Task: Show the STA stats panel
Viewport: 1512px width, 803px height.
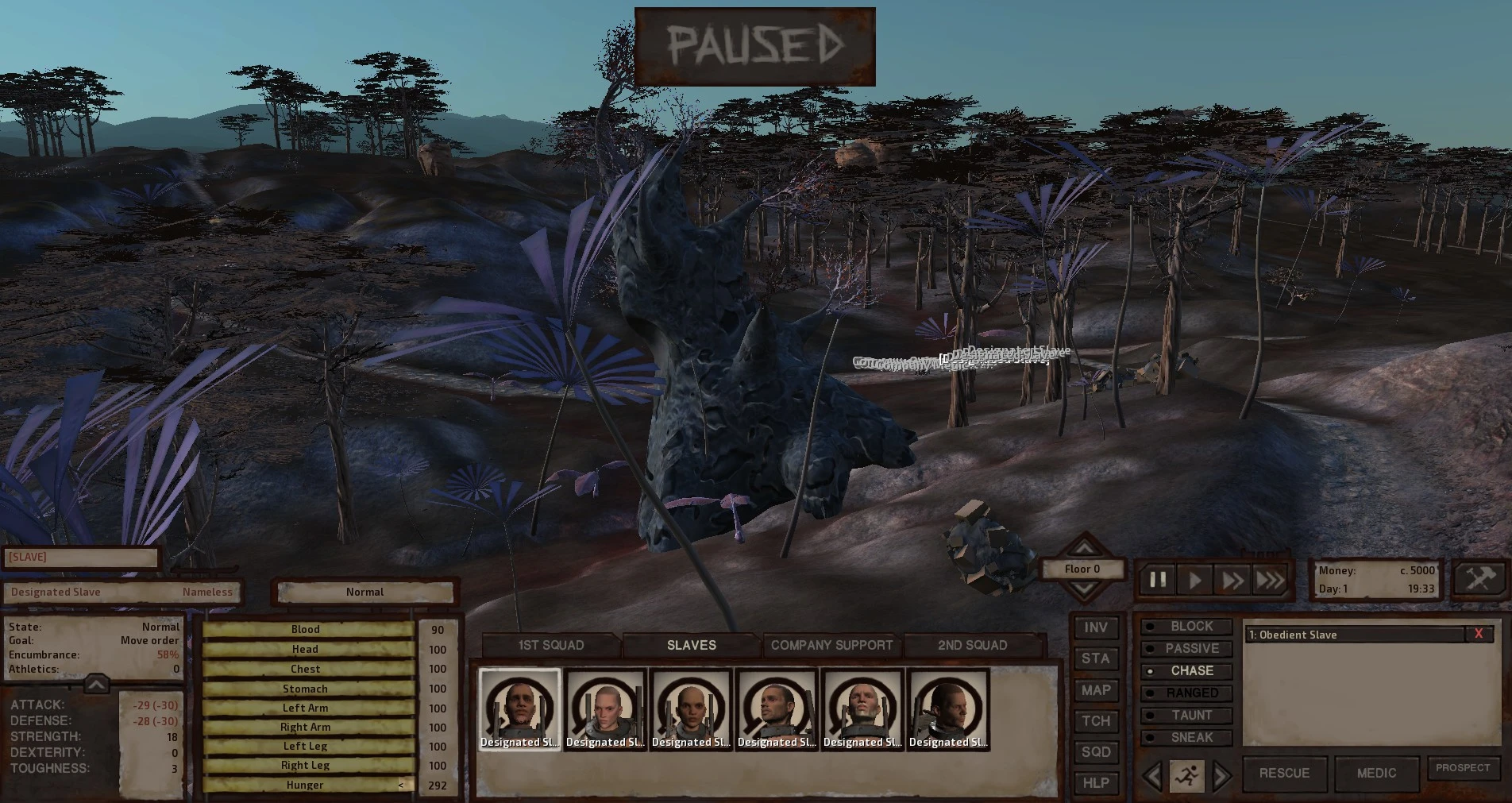Action: click(1096, 658)
